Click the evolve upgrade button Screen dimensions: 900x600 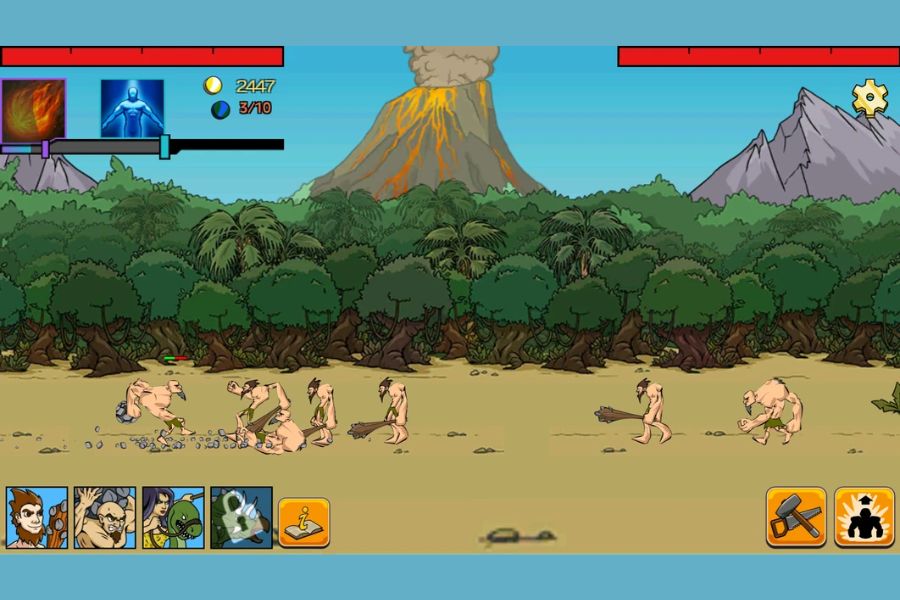click(864, 517)
